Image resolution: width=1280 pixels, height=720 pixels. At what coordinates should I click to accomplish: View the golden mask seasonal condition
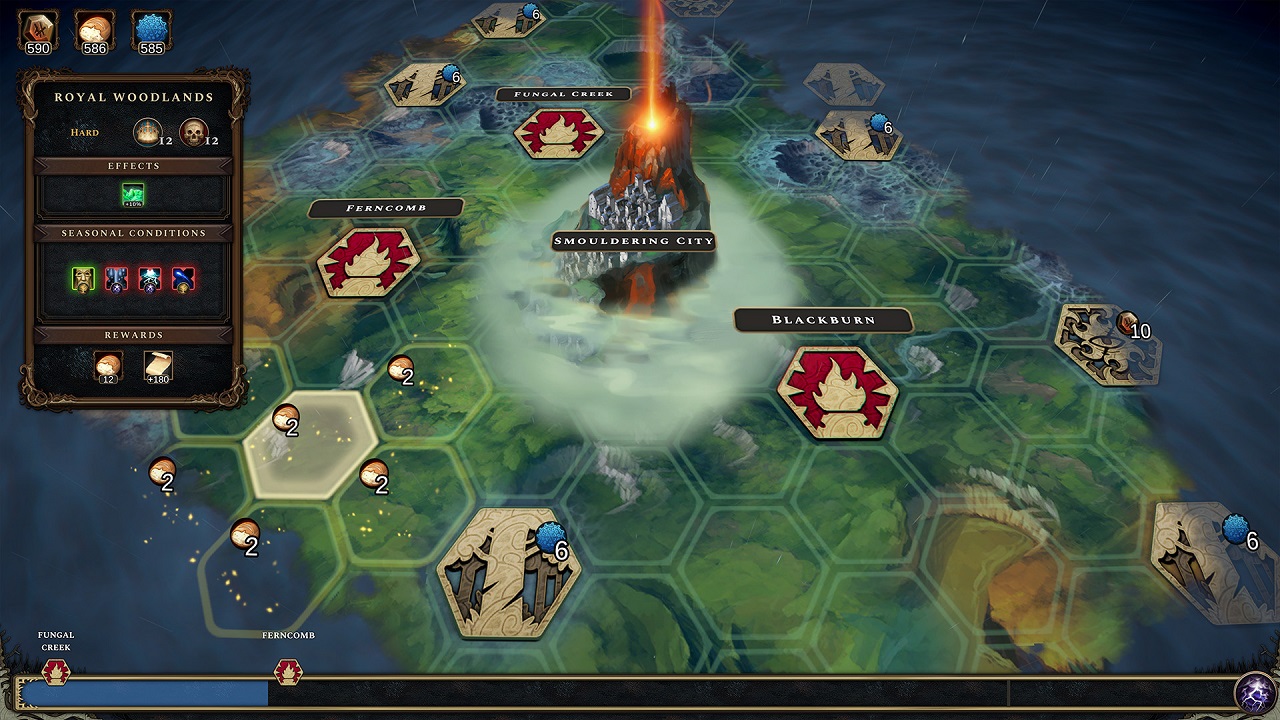[x=83, y=279]
